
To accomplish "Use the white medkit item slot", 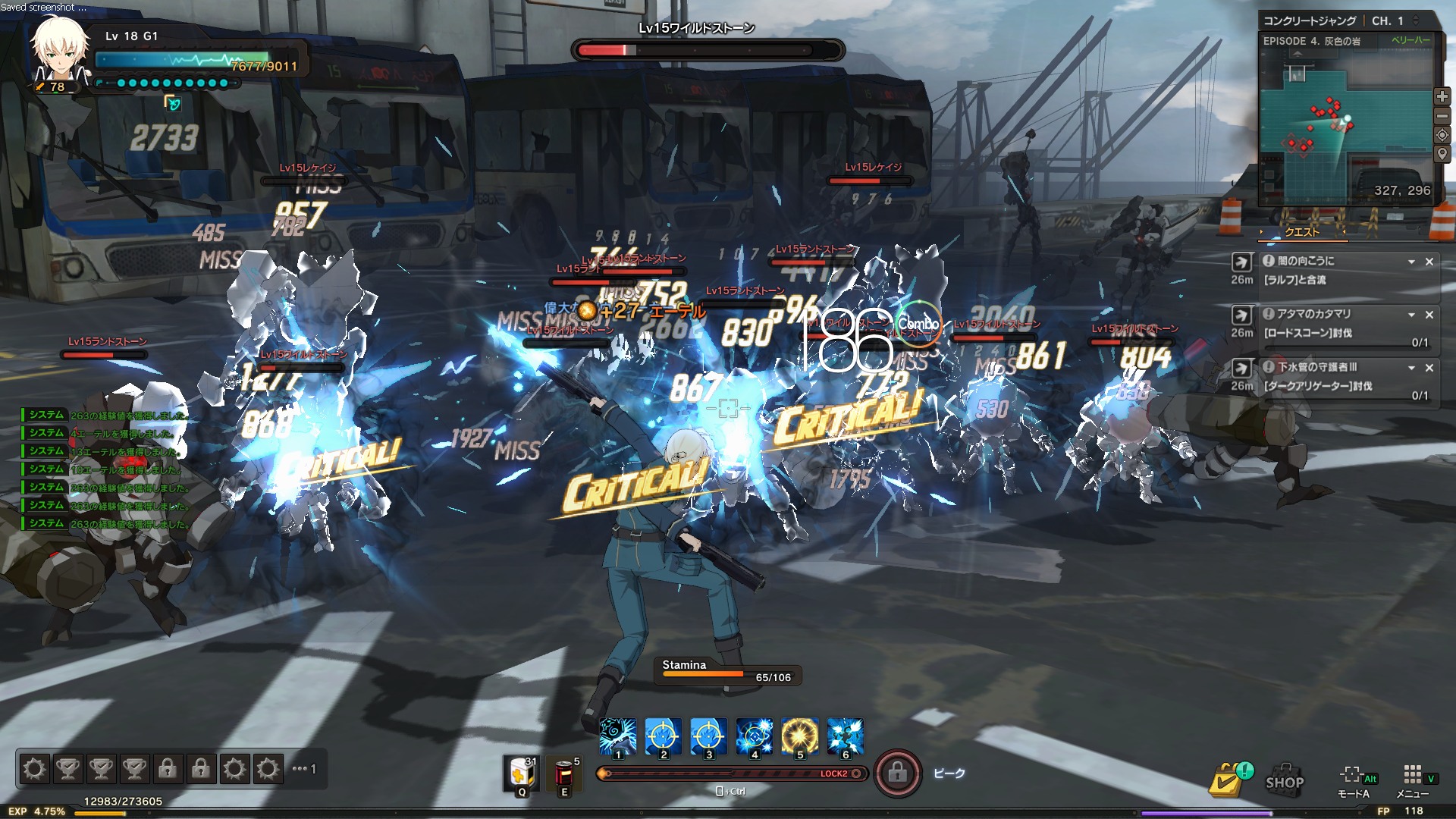I will [521, 773].
